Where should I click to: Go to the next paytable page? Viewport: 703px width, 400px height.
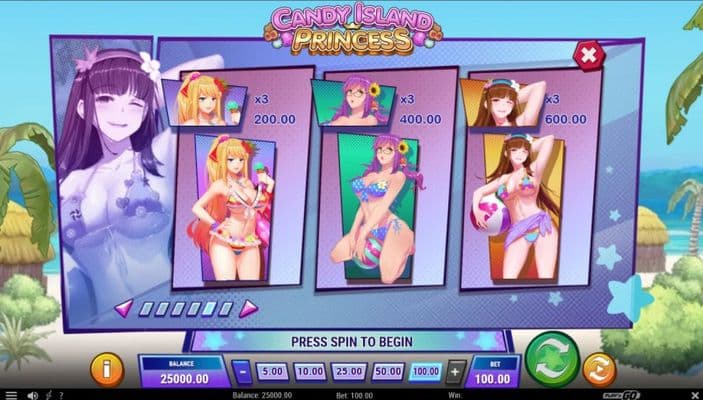click(x=248, y=308)
